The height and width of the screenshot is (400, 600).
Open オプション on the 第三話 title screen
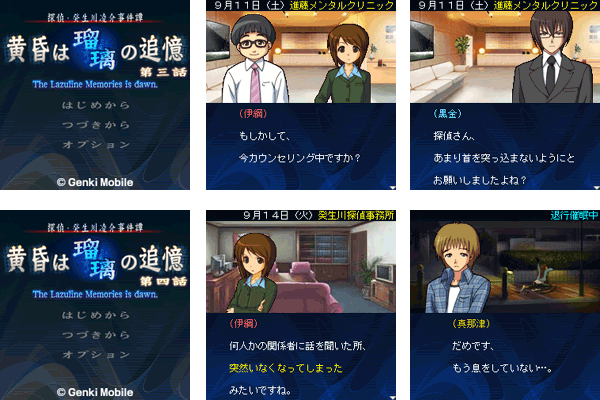coord(95,144)
